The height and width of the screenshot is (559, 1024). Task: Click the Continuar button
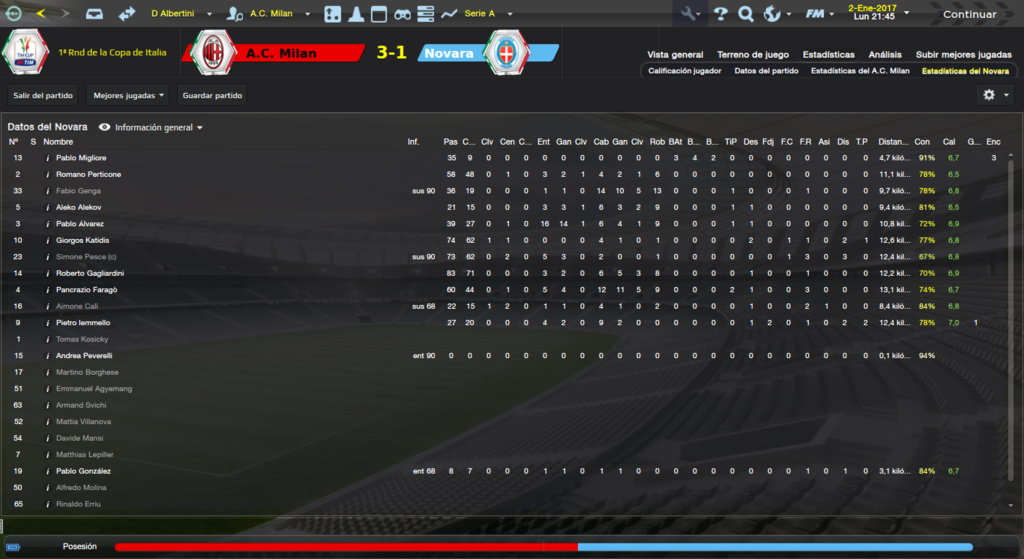(968, 14)
